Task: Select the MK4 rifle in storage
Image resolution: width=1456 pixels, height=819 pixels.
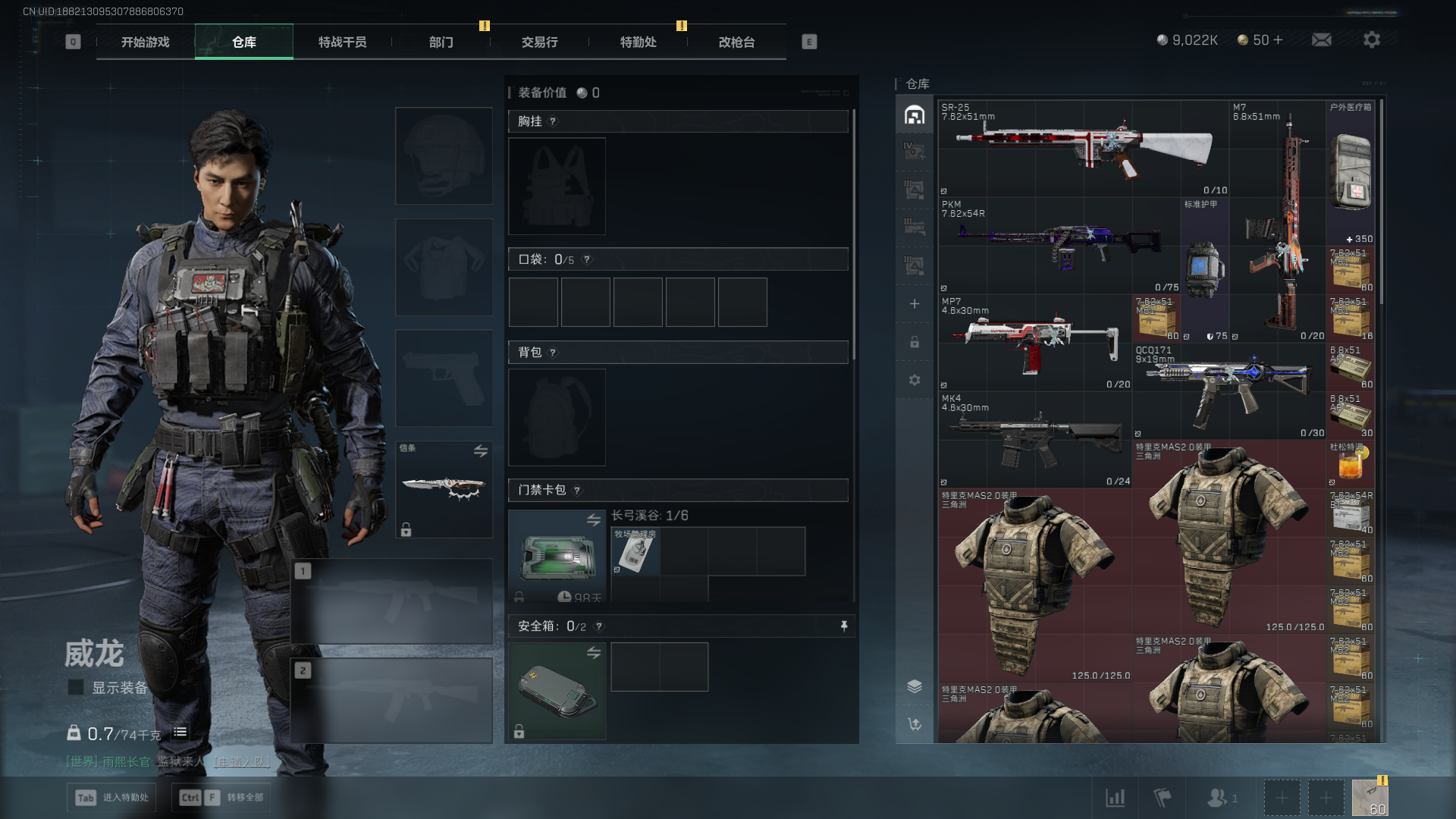Action: 1036,440
